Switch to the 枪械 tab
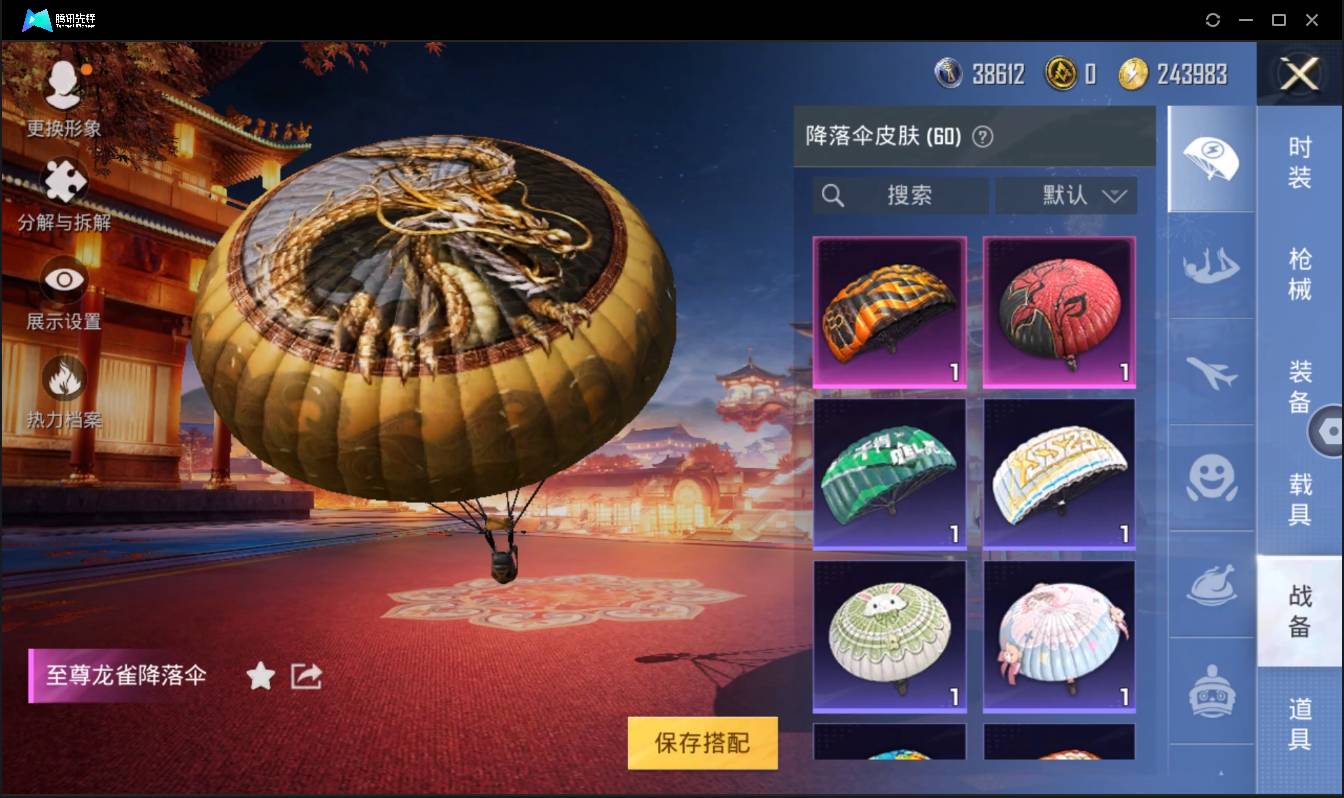Viewport: 1344px width, 798px height. pos(1300,268)
